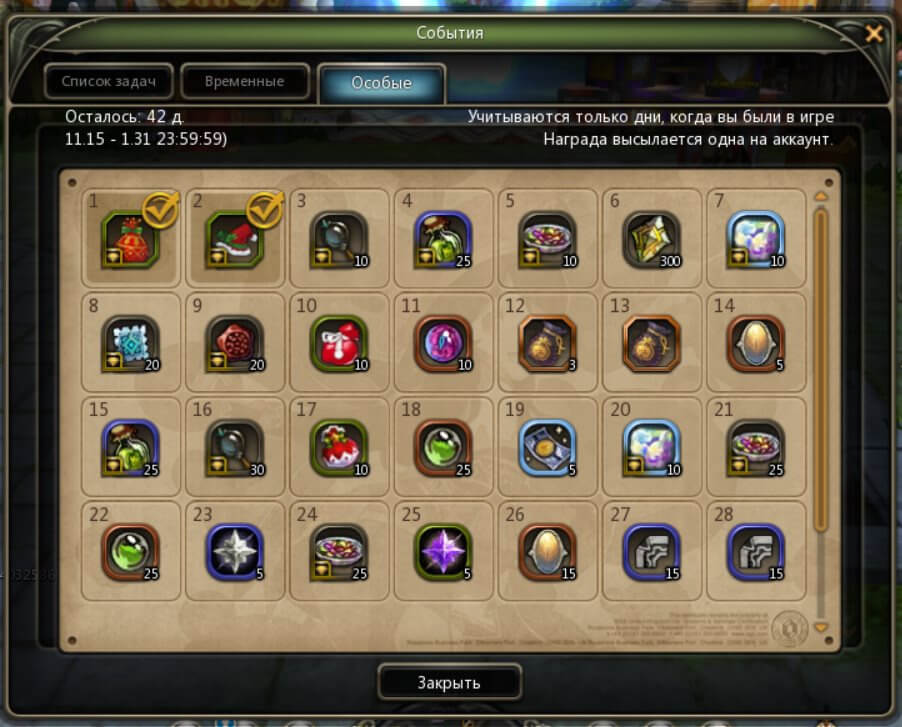The height and width of the screenshot is (727, 902).
Task: Click the scroll-up arrow of the reward list
Action: [823, 197]
